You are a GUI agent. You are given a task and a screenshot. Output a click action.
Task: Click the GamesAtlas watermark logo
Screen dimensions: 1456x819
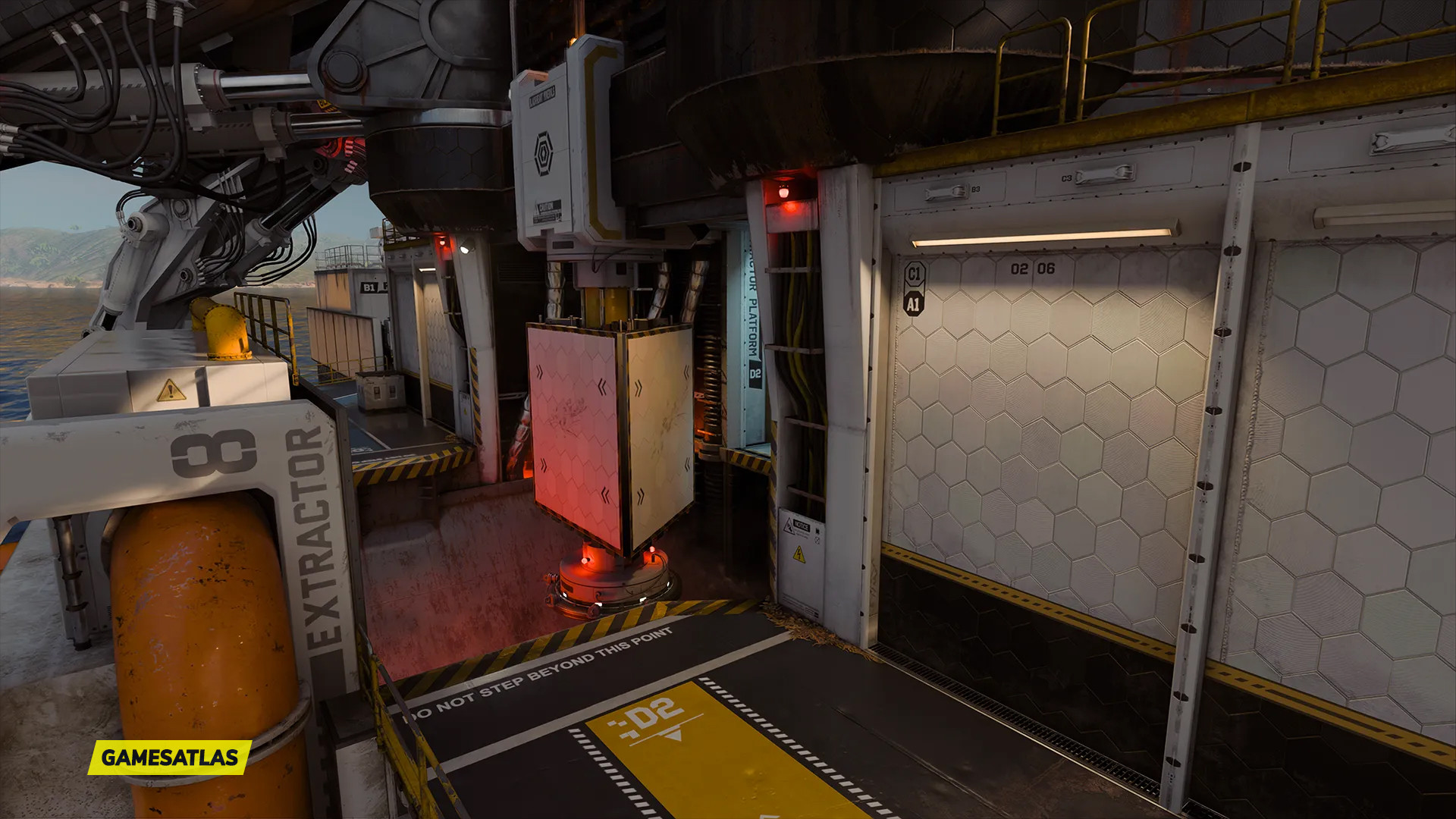[169, 757]
